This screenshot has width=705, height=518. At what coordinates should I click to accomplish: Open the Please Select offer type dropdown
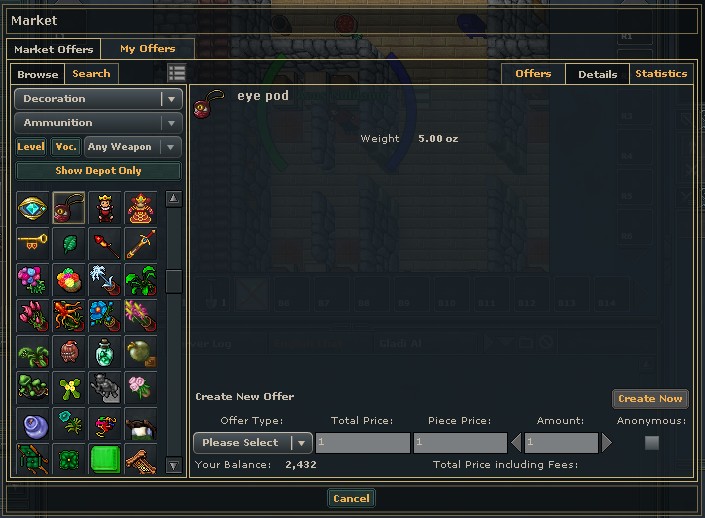click(x=252, y=442)
